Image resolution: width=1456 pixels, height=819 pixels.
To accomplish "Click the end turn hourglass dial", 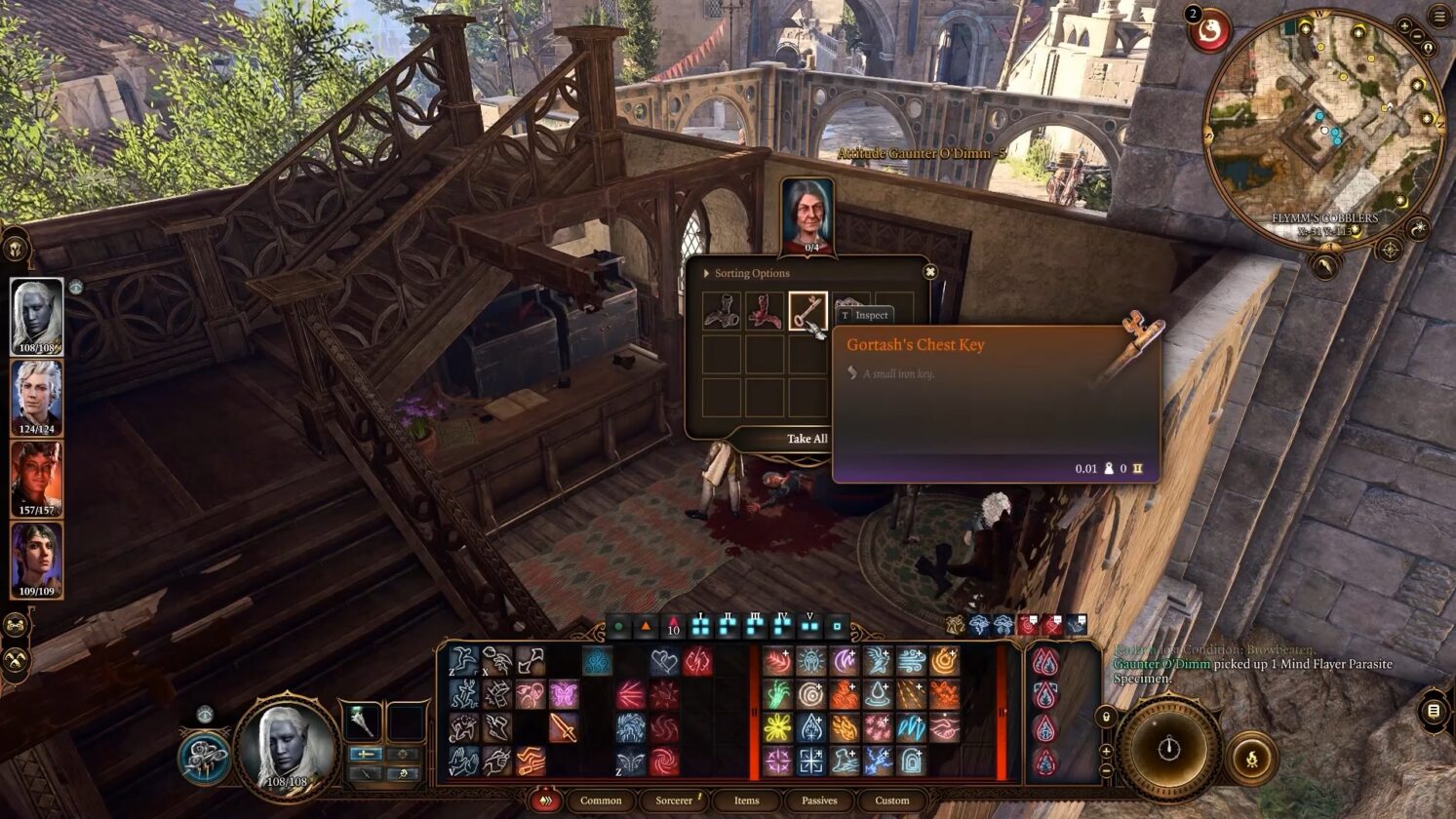I will pyautogui.click(x=1168, y=749).
